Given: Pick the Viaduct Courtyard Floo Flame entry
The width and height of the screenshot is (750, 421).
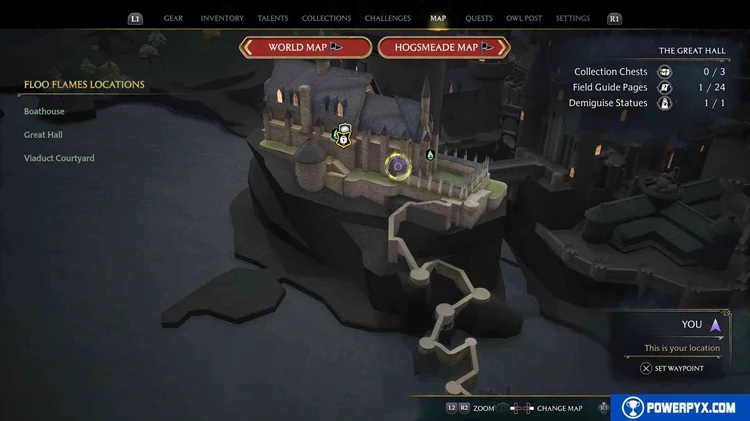Looking at the screenshot, I should pyautogui.click(x=59, y=158).
